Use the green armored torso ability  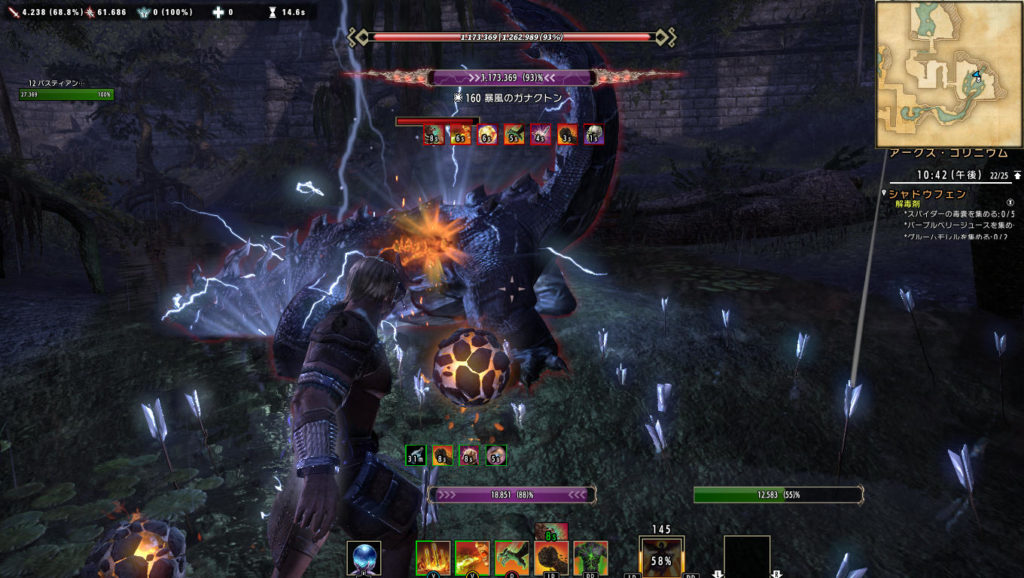click(590, 557)
